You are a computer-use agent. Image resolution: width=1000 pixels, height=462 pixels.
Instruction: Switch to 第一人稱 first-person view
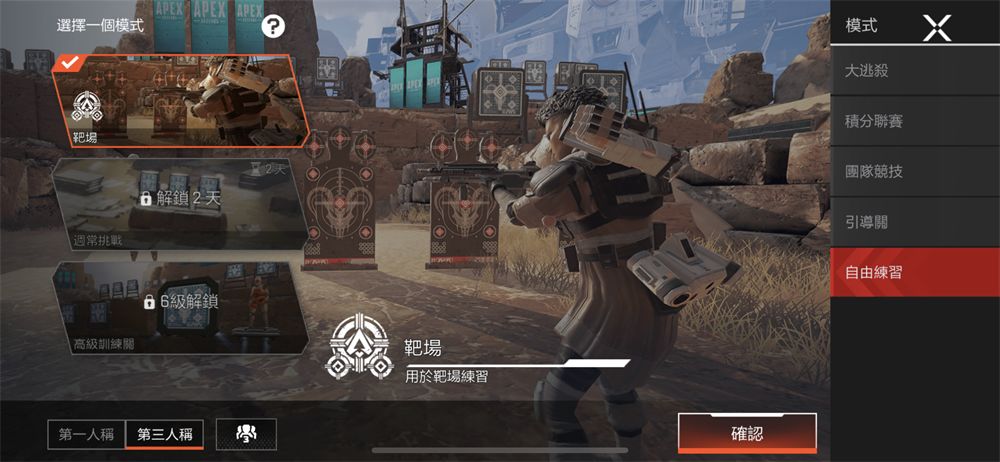(x=86, y=434)
